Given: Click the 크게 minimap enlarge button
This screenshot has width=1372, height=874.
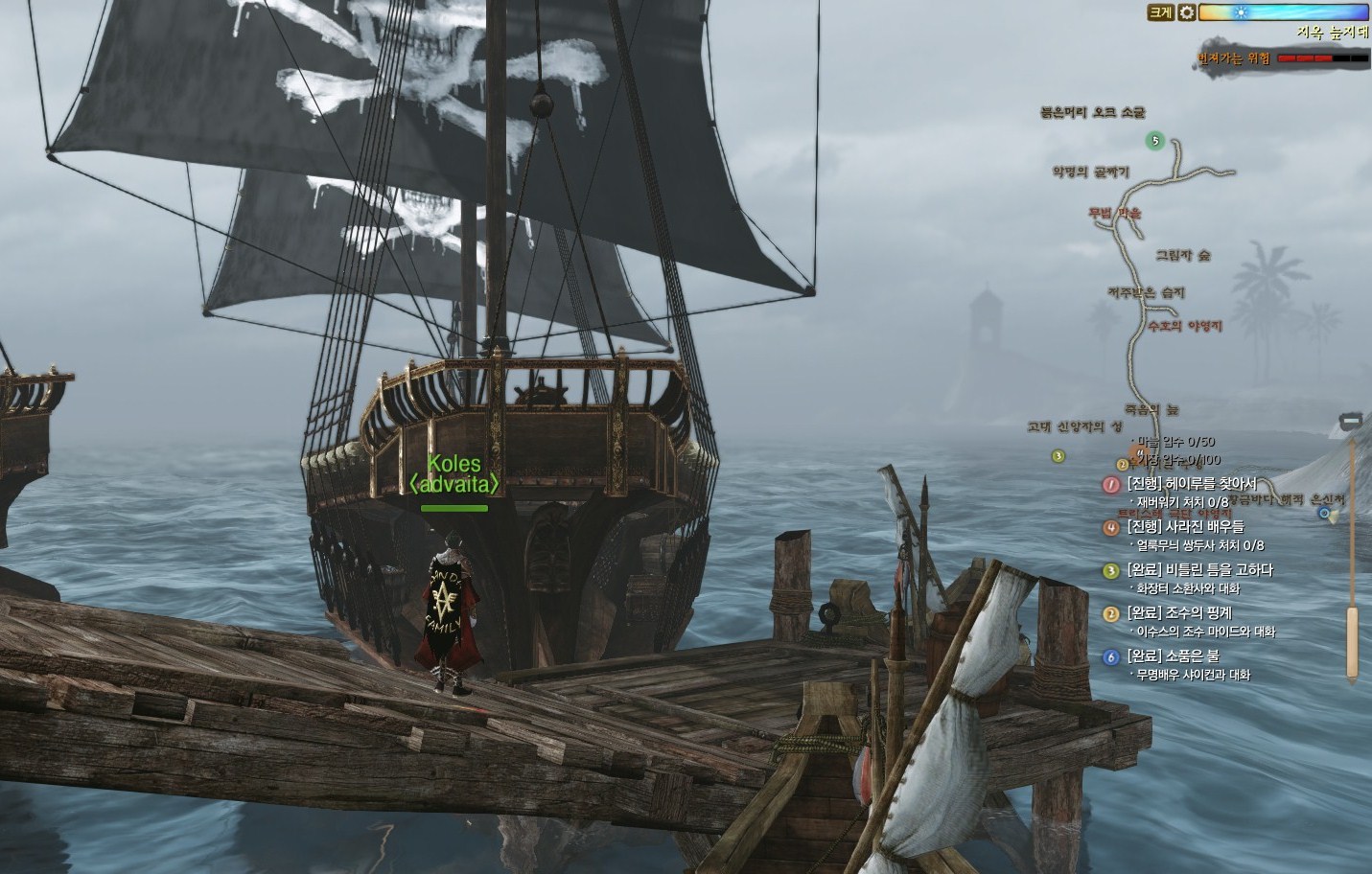Looking at the screenshot, I should point(1160,12).
